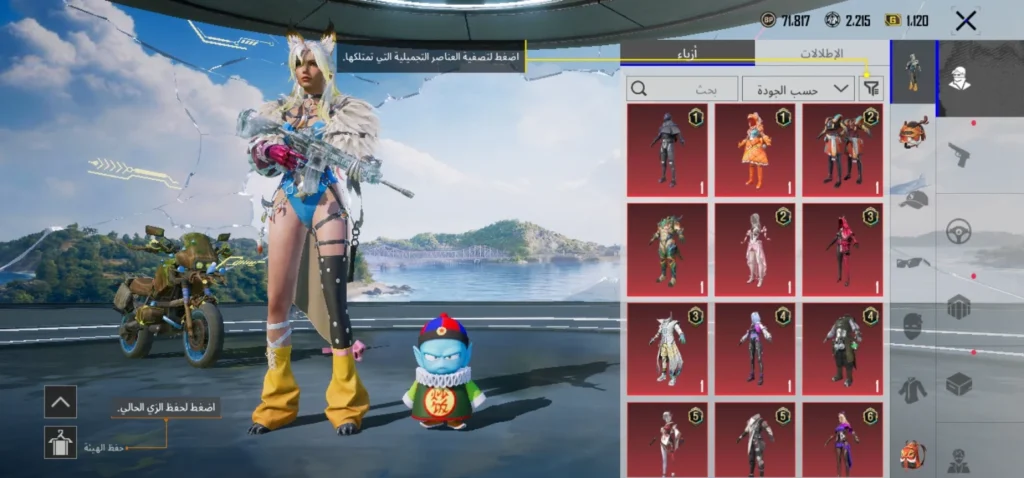Choose the red hooded outfit thumbnail
Viewport: 1024px width, 478px height.
click(841, 250)
